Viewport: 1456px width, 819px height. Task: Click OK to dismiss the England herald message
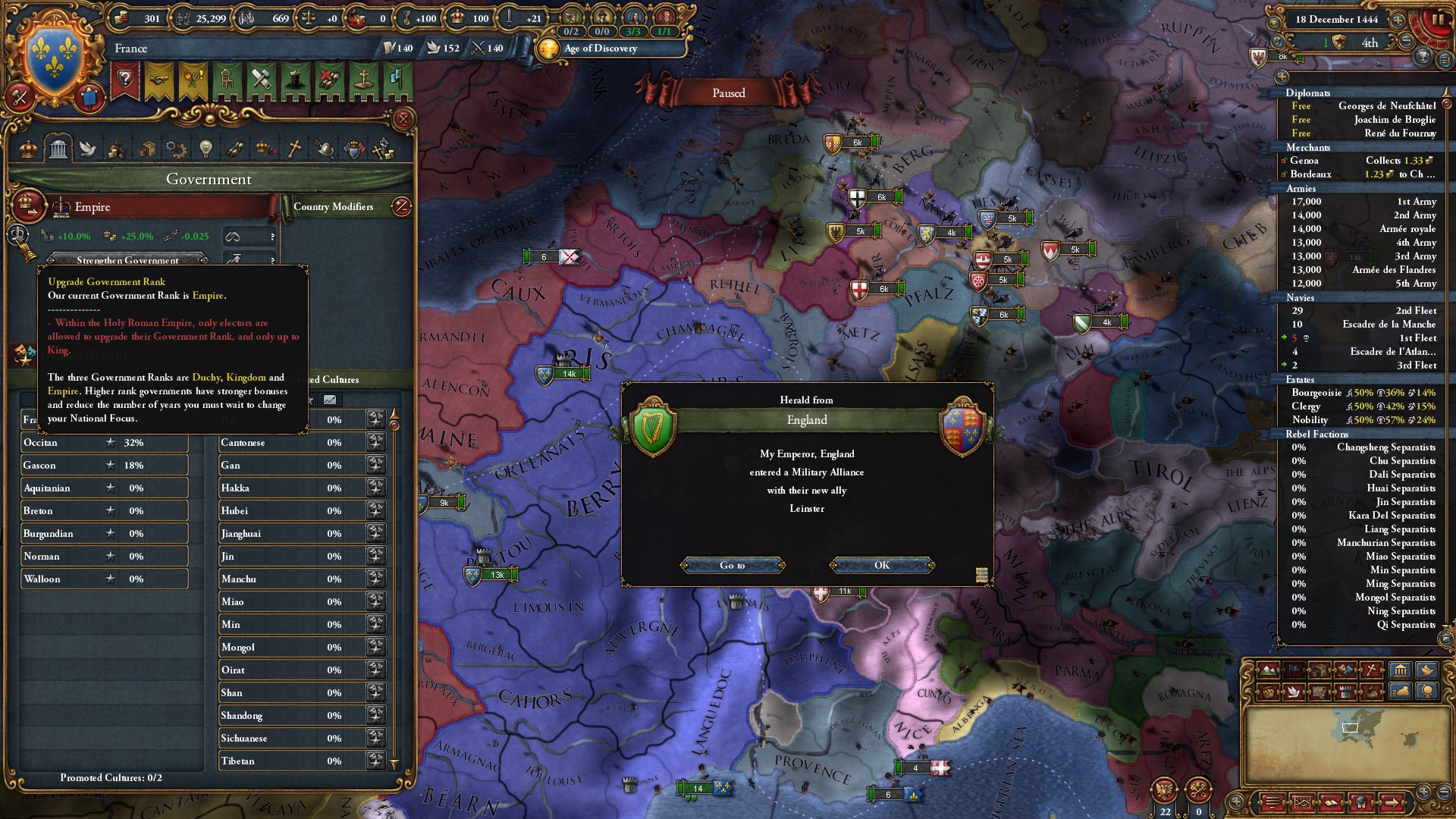coord(882,565)
